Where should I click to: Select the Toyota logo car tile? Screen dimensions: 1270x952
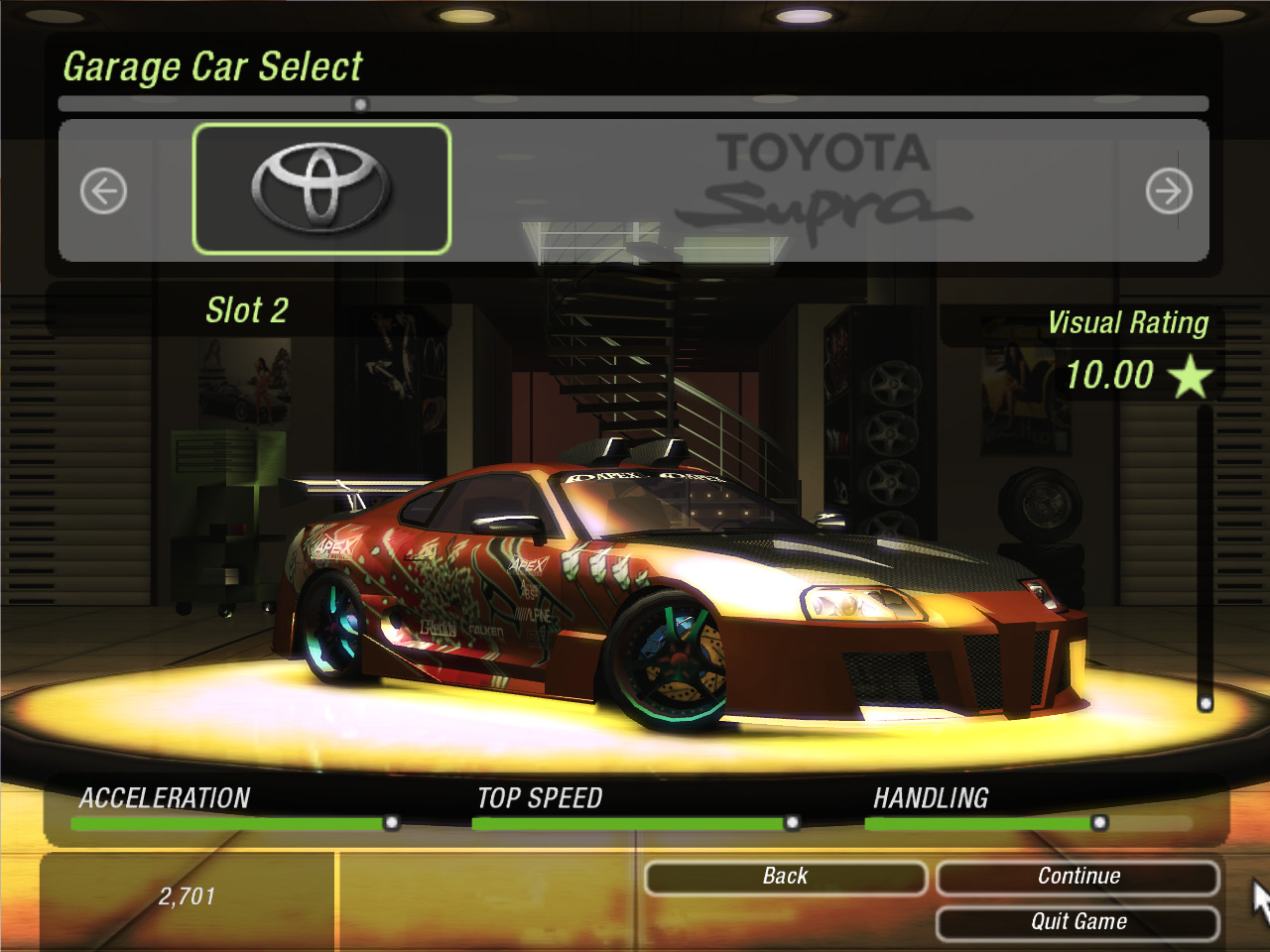[321, 188]
